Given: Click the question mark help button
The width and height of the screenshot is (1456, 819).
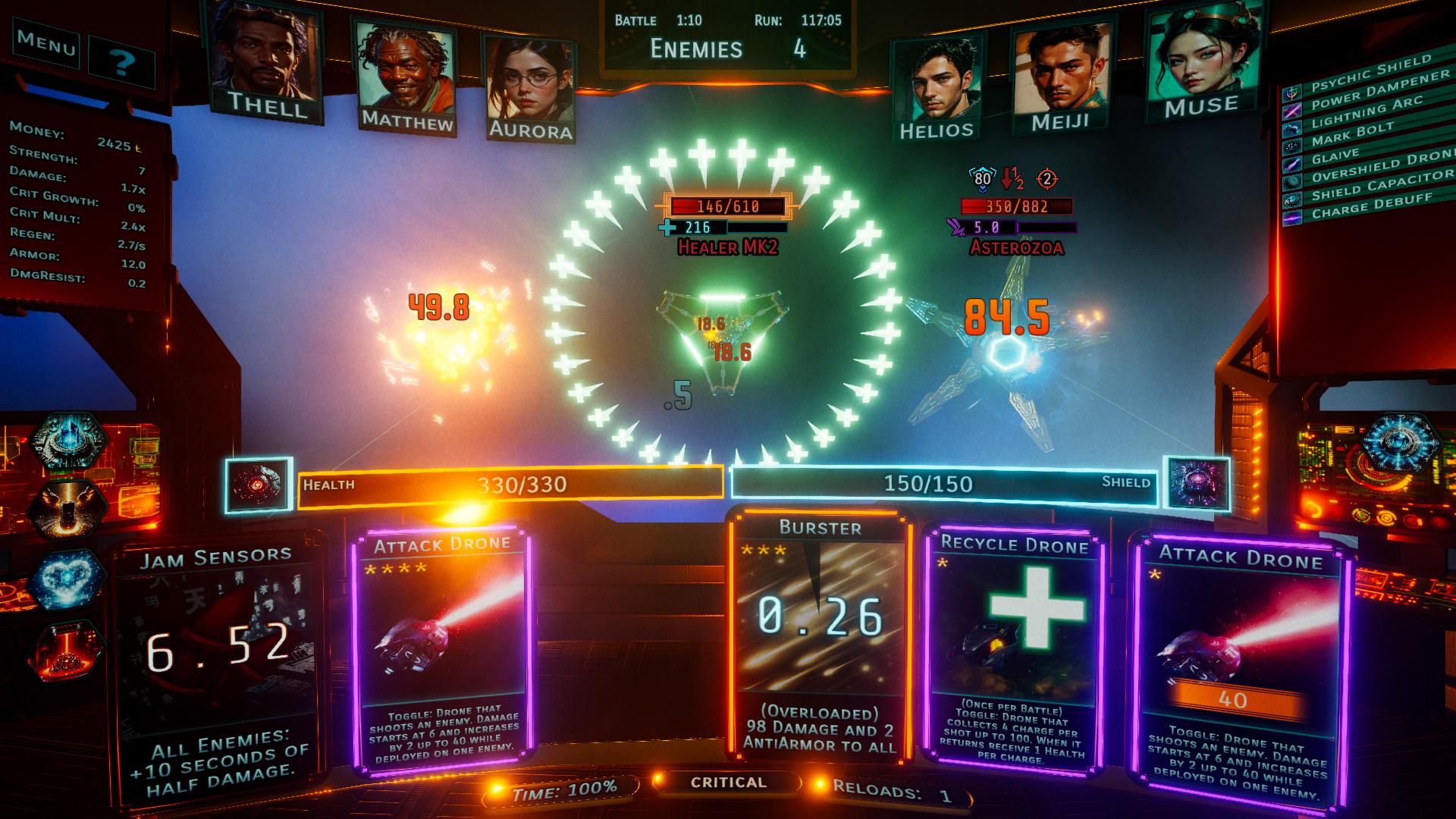Looking at the screenshot, I should (122, 62).
